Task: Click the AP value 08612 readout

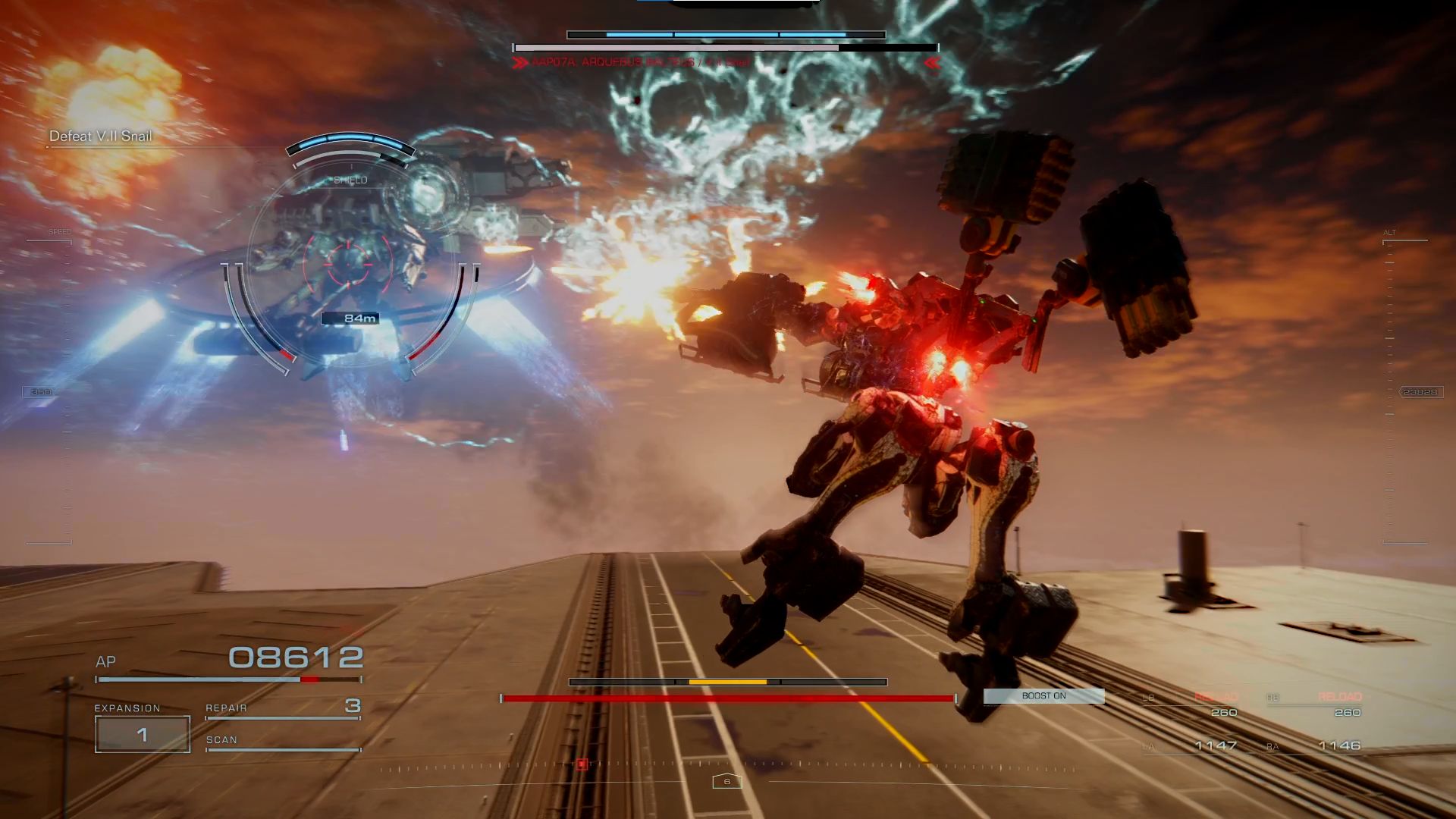Action: coord(293,658)
